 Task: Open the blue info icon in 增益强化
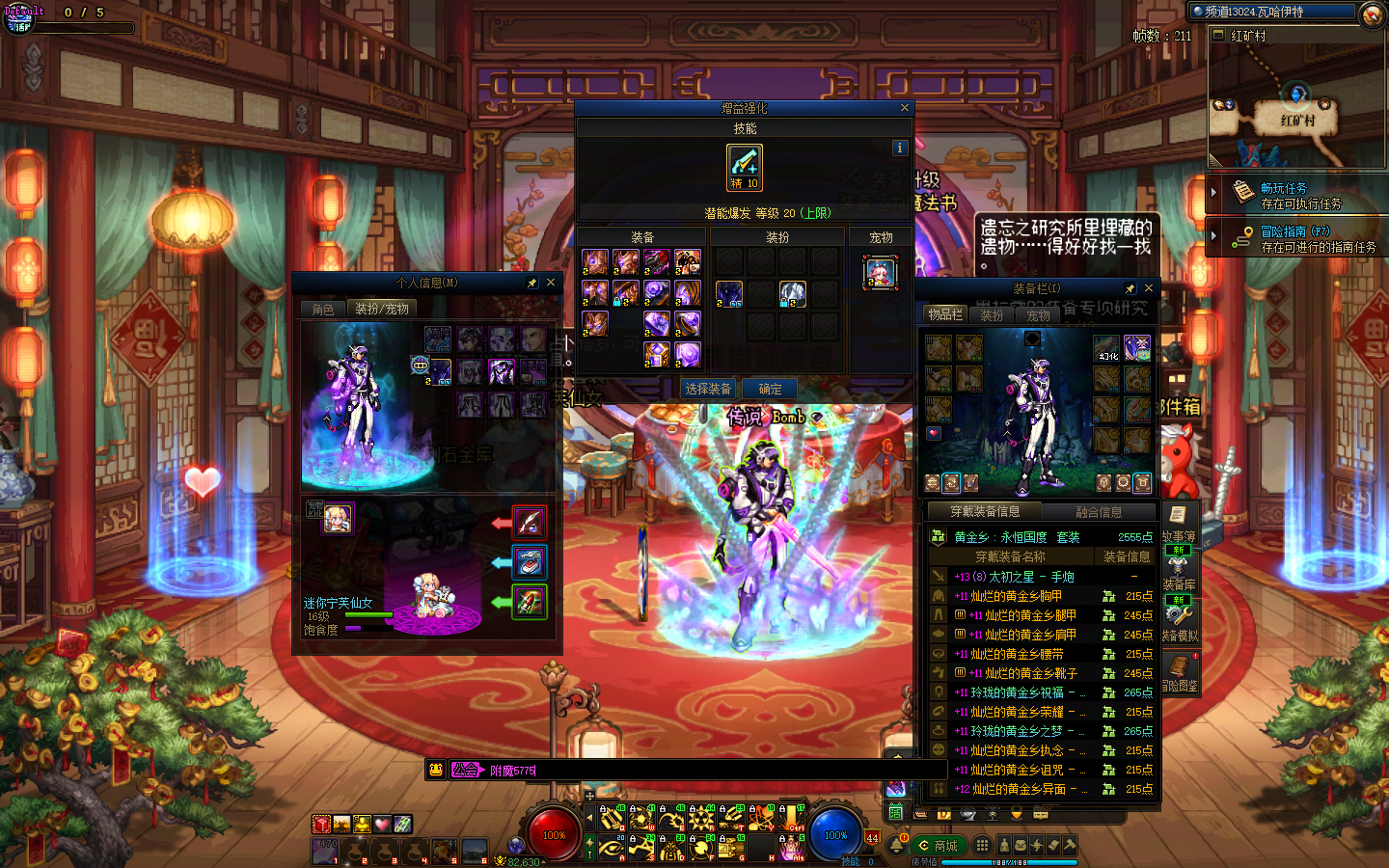899,148
